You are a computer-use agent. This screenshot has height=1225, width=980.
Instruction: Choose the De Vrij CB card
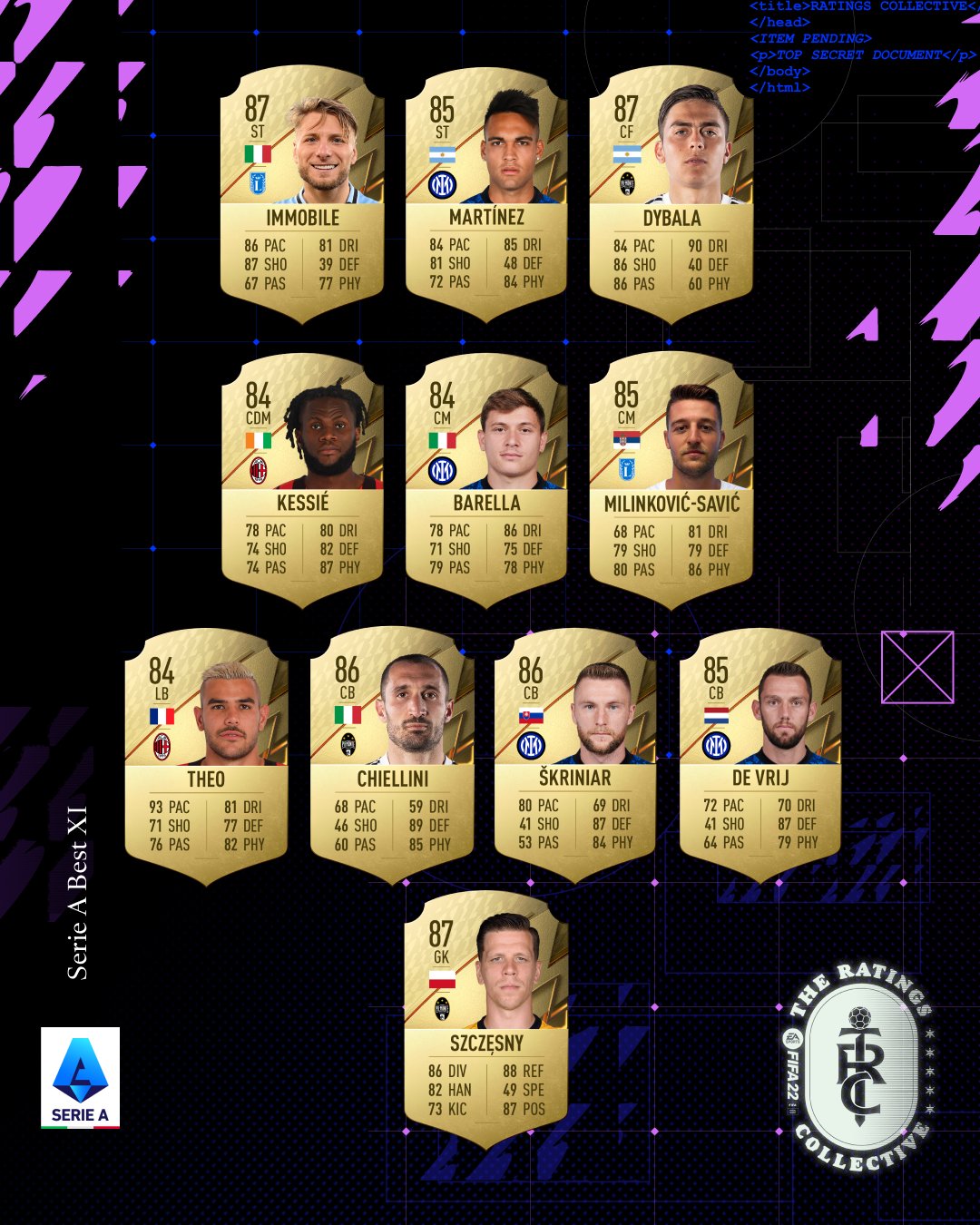click(x=760, y=756)
